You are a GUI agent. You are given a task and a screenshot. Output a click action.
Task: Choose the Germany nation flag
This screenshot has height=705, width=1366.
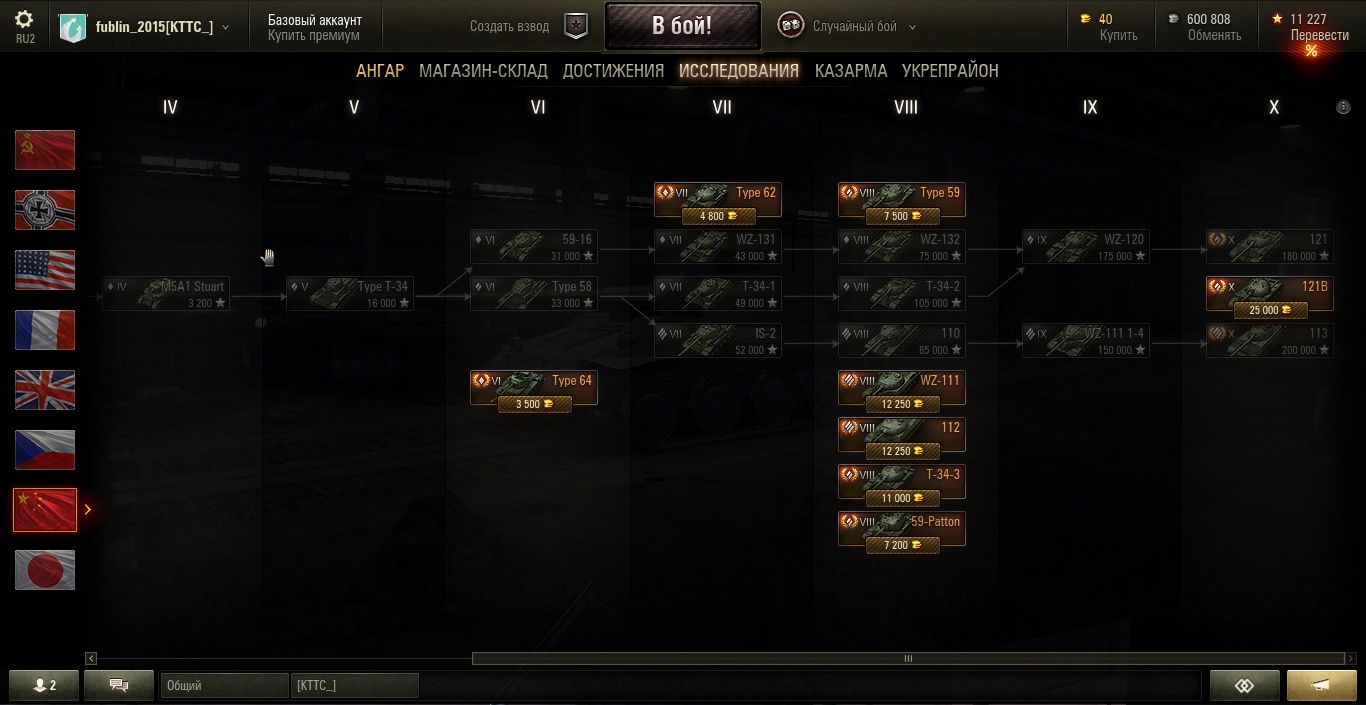point(45,210)
